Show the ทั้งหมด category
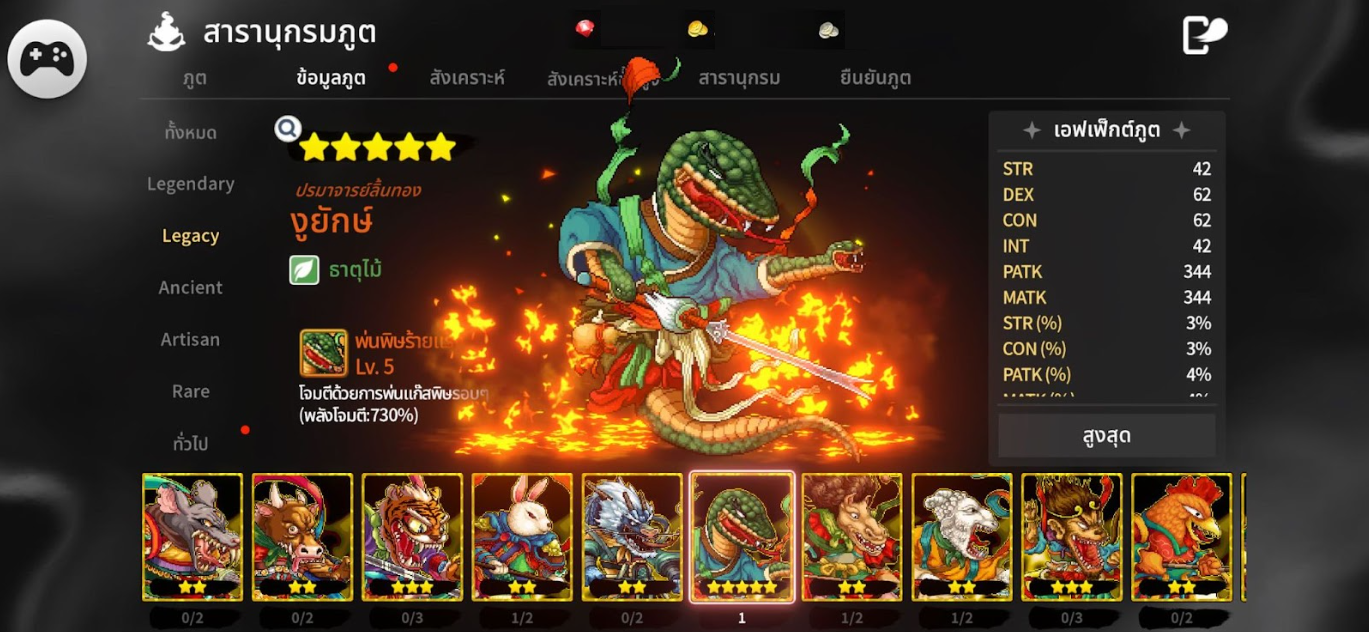Viewport: 1369px width, 632px height. [190, 133]
